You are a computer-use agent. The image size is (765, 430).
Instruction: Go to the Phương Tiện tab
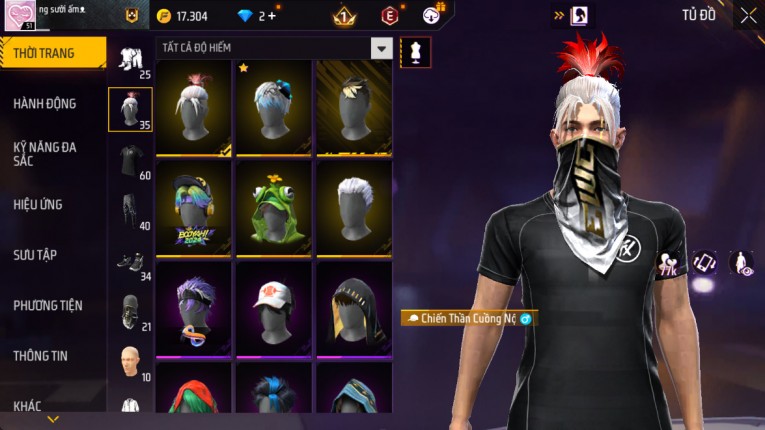pos(48,305)
